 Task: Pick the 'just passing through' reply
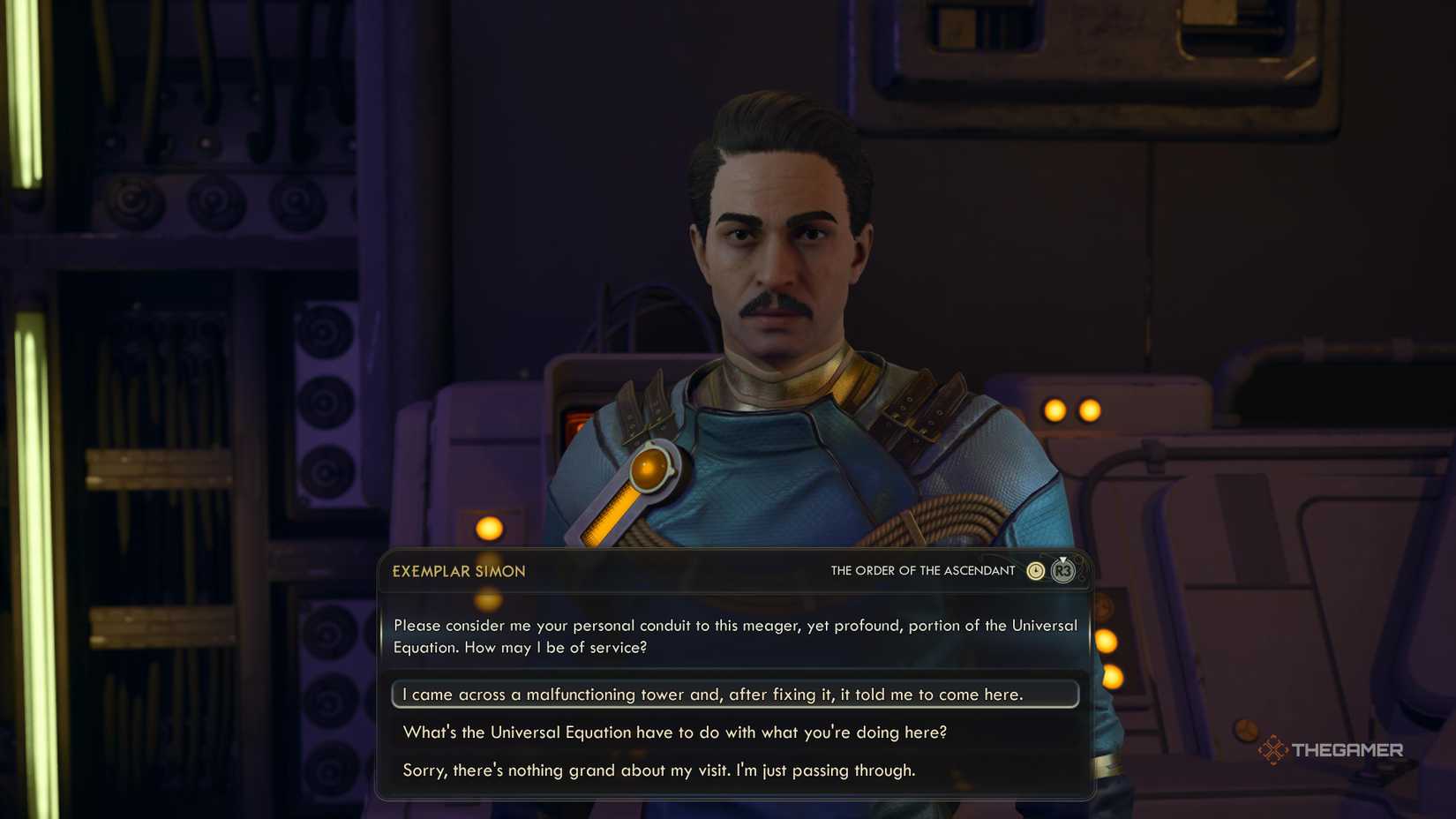point(658,770)
